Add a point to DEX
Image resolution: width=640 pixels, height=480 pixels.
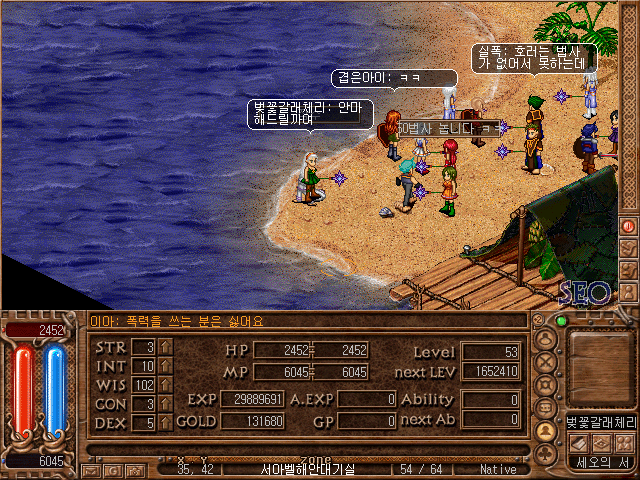tap(165, 423)
